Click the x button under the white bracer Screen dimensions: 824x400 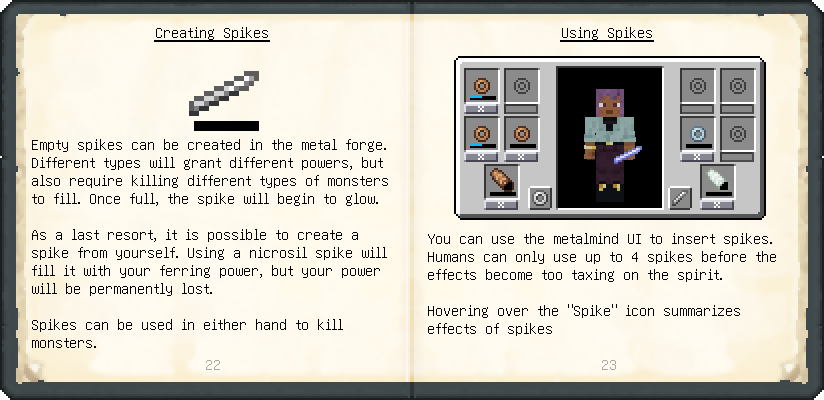pos(717,205)
